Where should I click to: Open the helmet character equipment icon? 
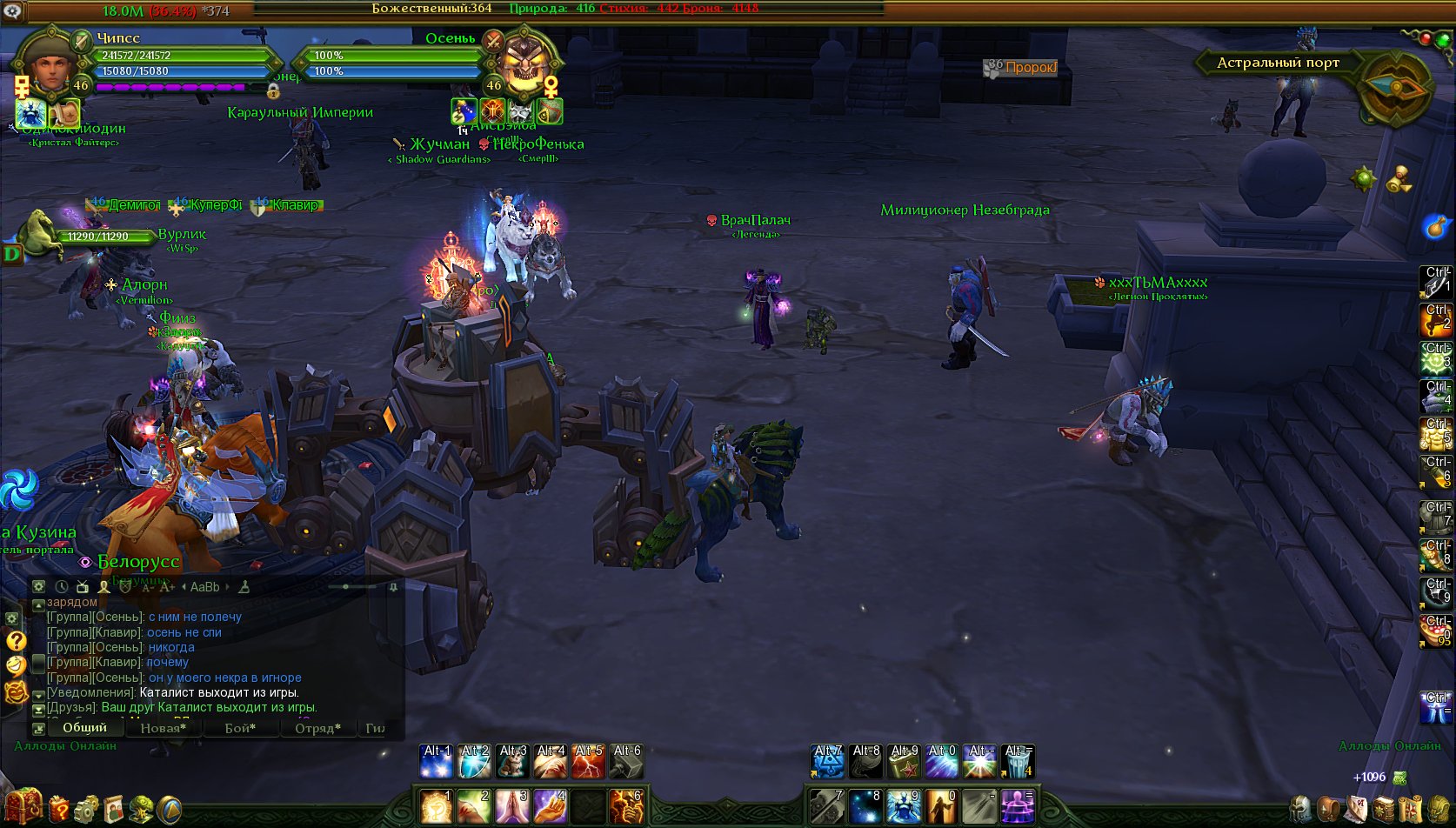(1300, 809)
